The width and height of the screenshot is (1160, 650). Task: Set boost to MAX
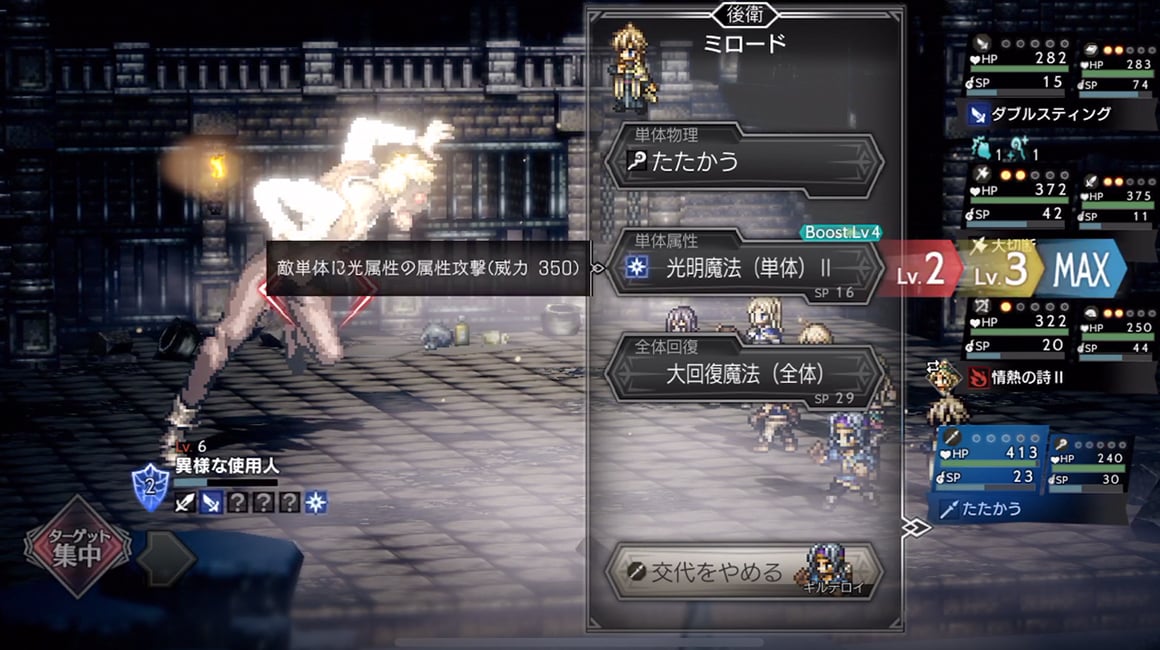pyautogui.click(x=1082, y=270)
